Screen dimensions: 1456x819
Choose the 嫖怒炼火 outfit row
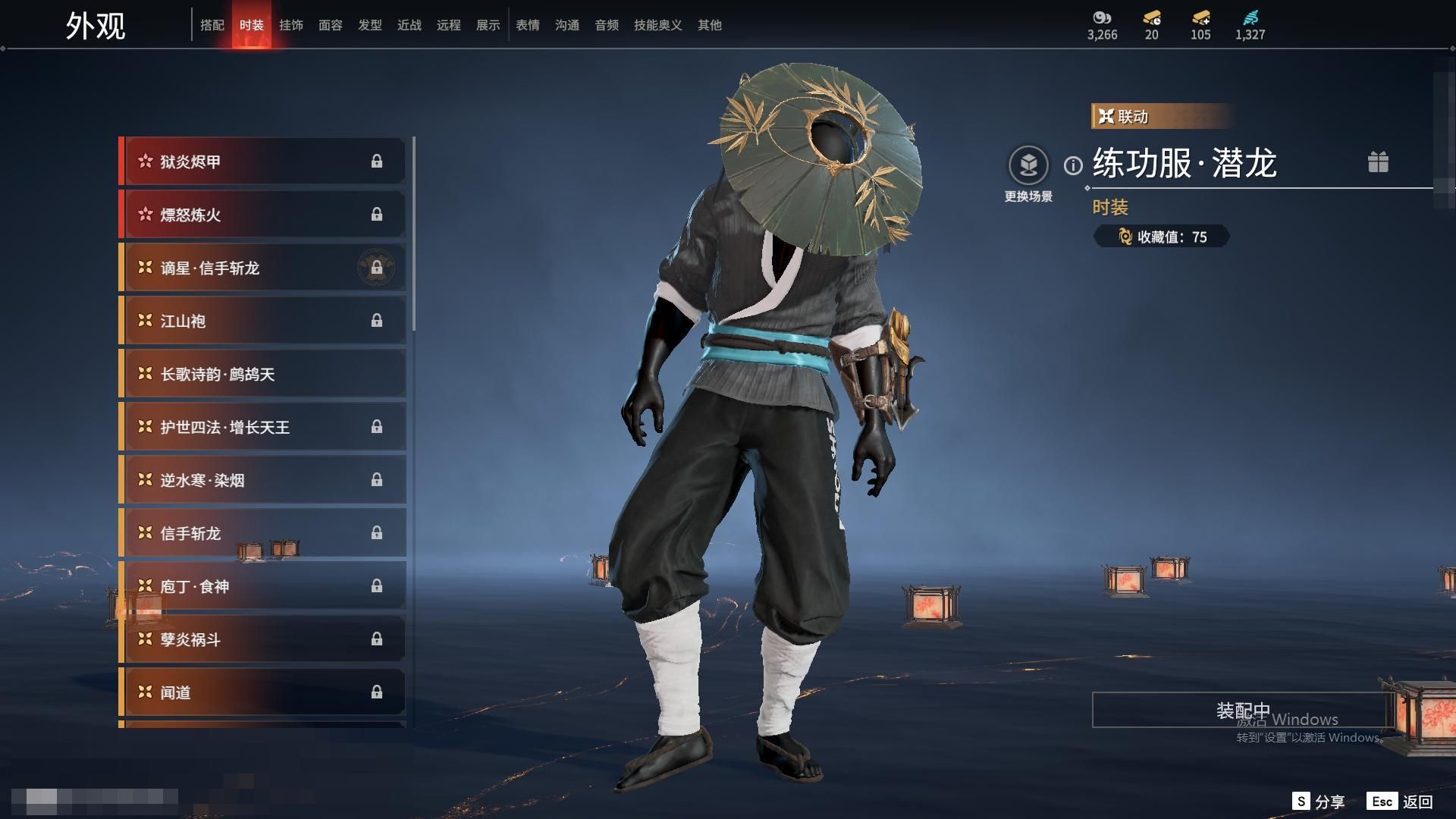(262, 215)
